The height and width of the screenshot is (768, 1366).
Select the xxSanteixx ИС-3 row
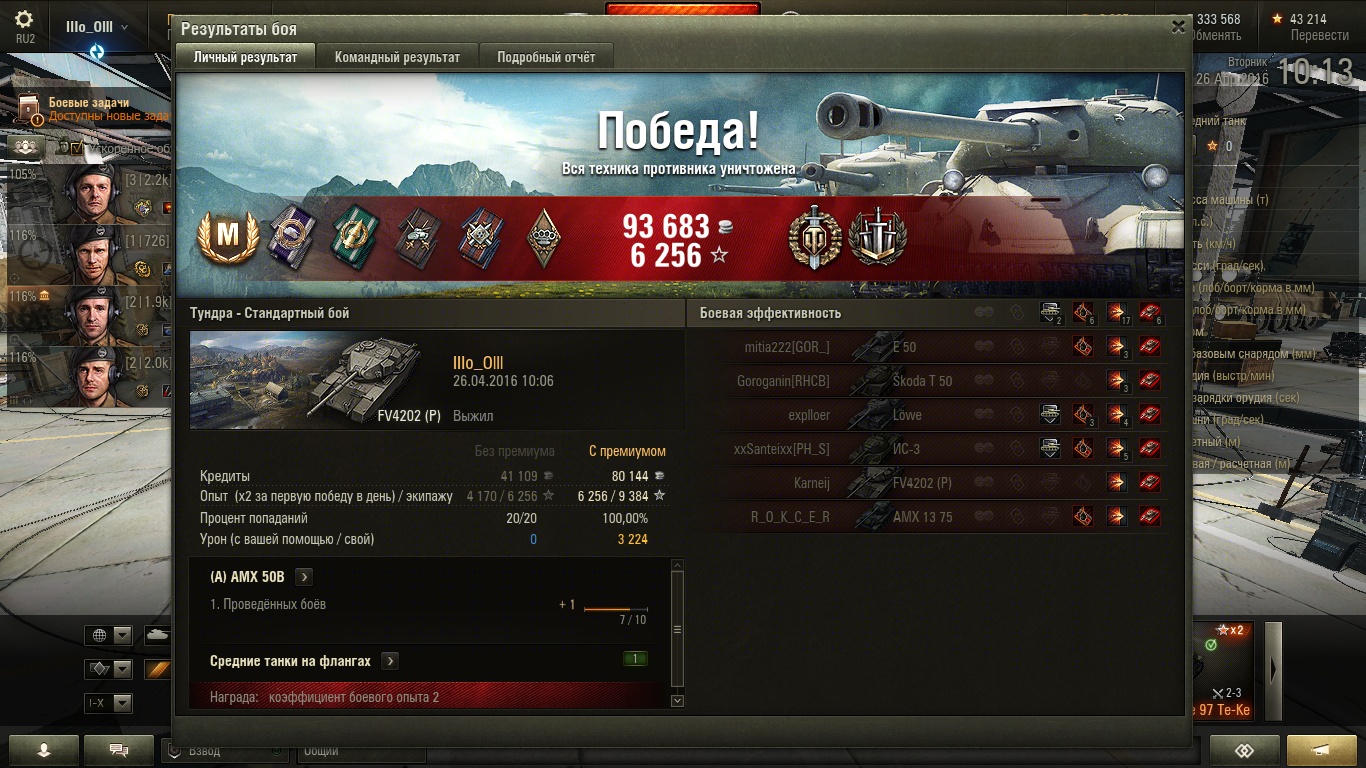pyautogui.click(x=940, y=449)
